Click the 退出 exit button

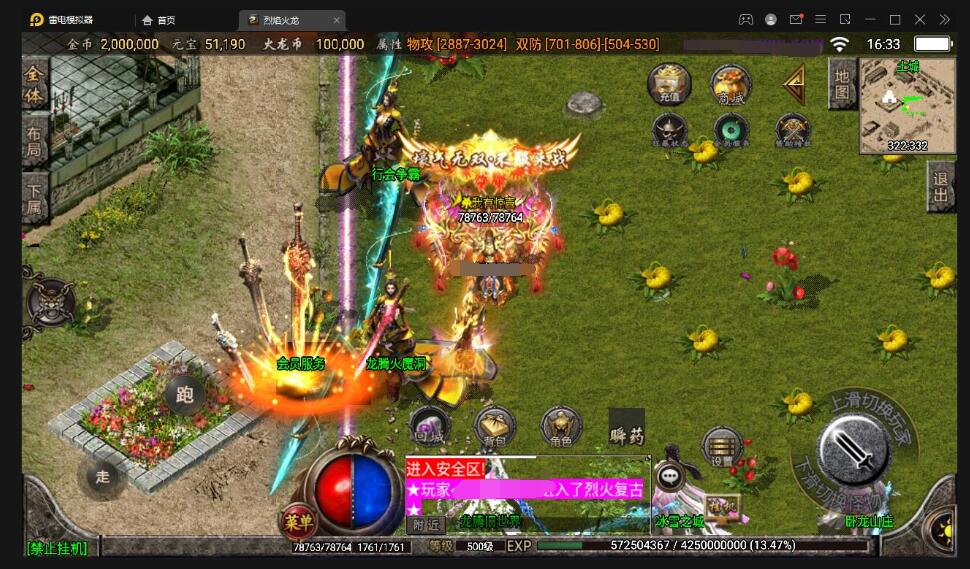coord(940,187)
